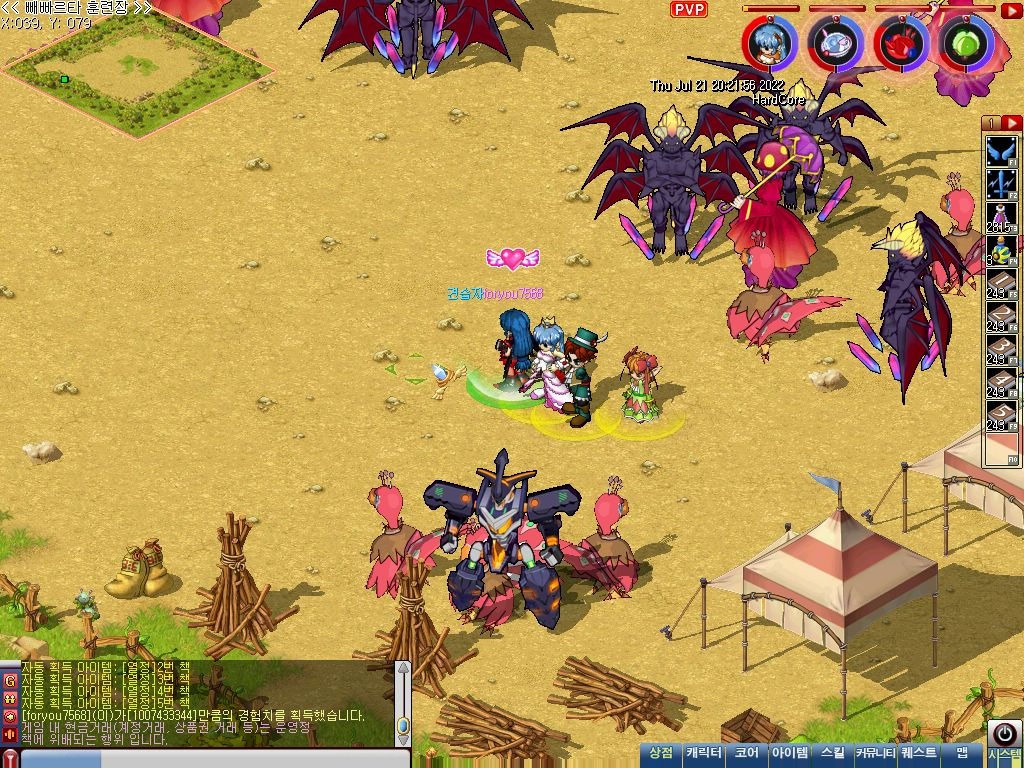Open the 퀘스트 (quest) menu
This screenshot has width=1024, height=768.
pyautogui.click(x=919, y=753)
